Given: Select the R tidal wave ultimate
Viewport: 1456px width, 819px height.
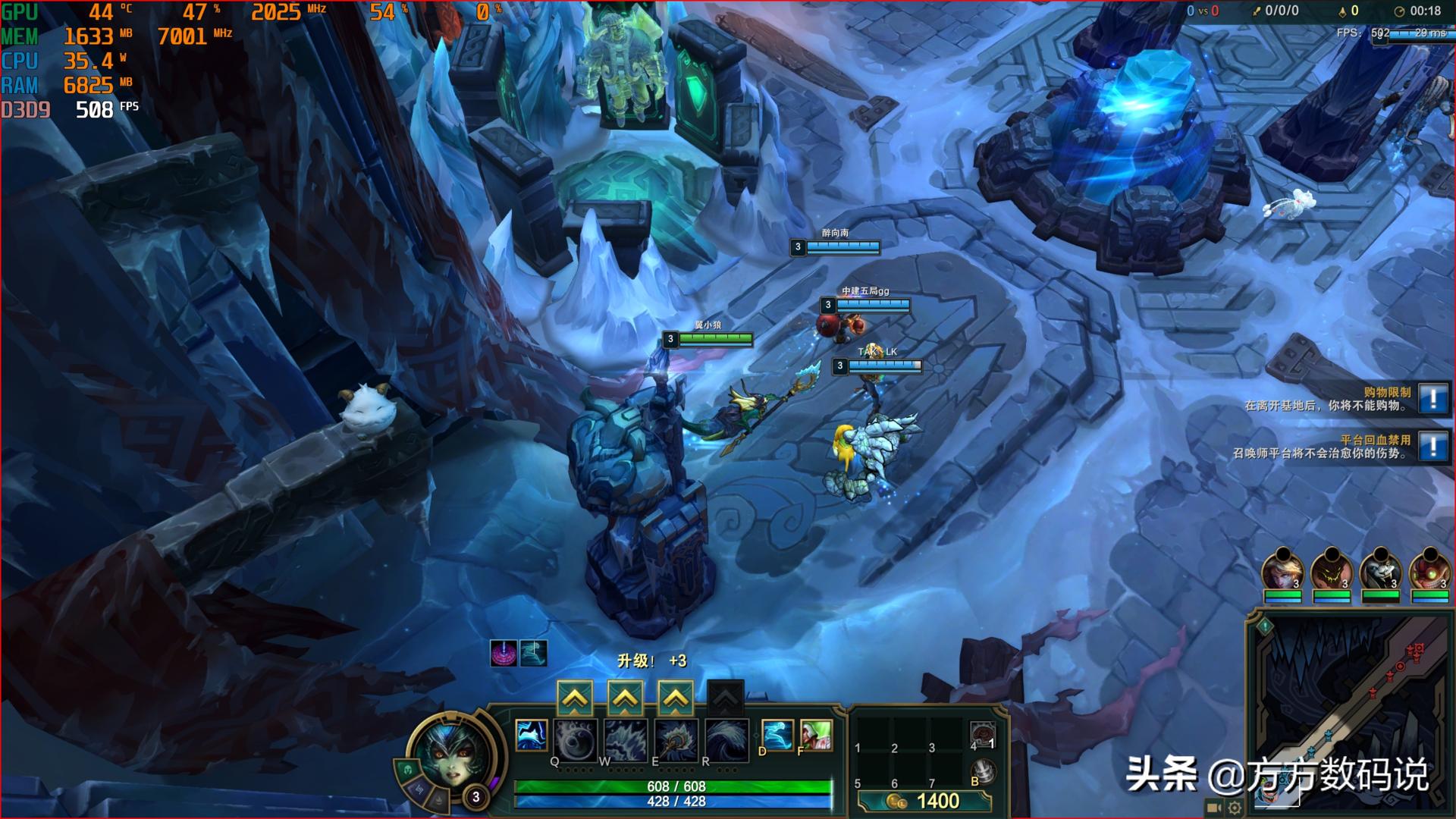Looking at the screenshot, I should tap(726, 739).
